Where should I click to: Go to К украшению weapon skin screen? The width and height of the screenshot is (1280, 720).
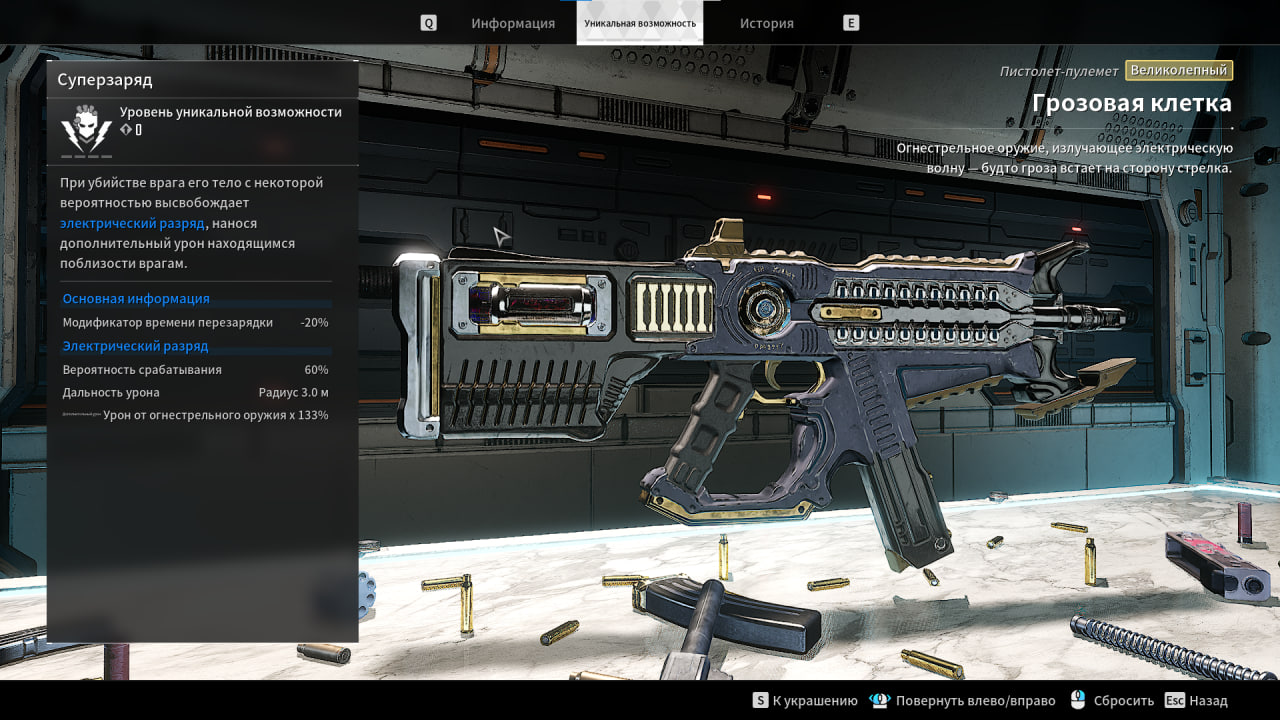click(x=805, y=701)
